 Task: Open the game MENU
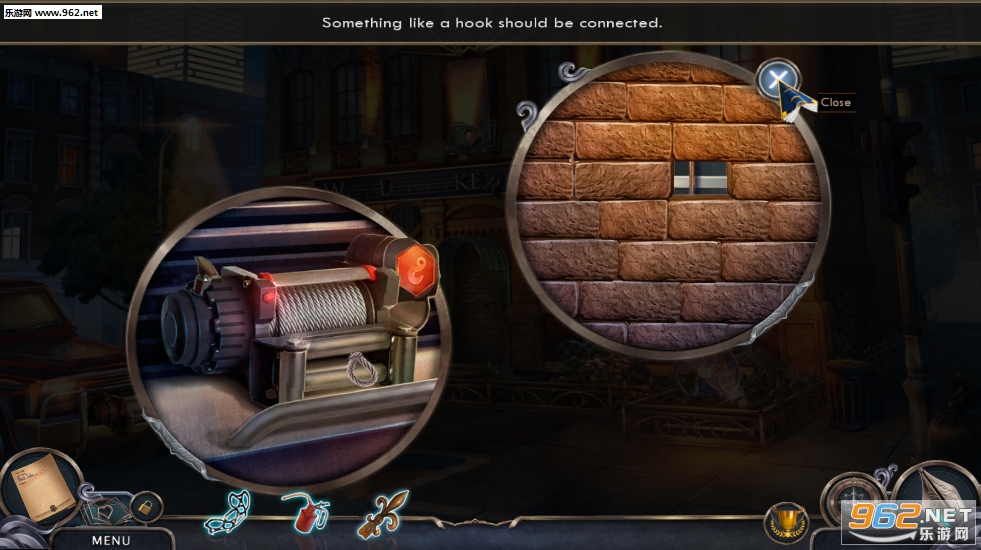[x=111, y=540]
